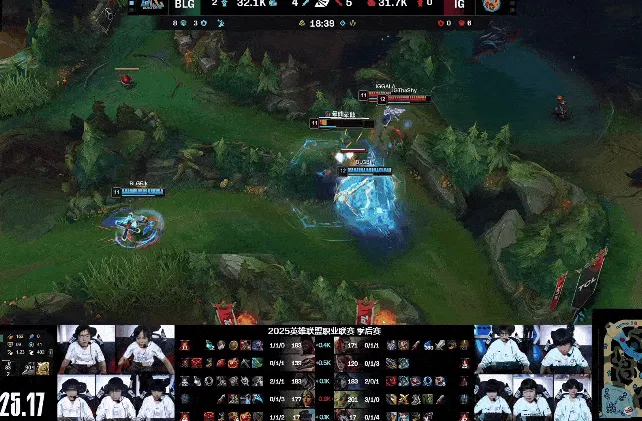The width and height of the screenshot is (642, 421).
Task: Click the BLG team name tag
Action: click(x=185, y=5)
